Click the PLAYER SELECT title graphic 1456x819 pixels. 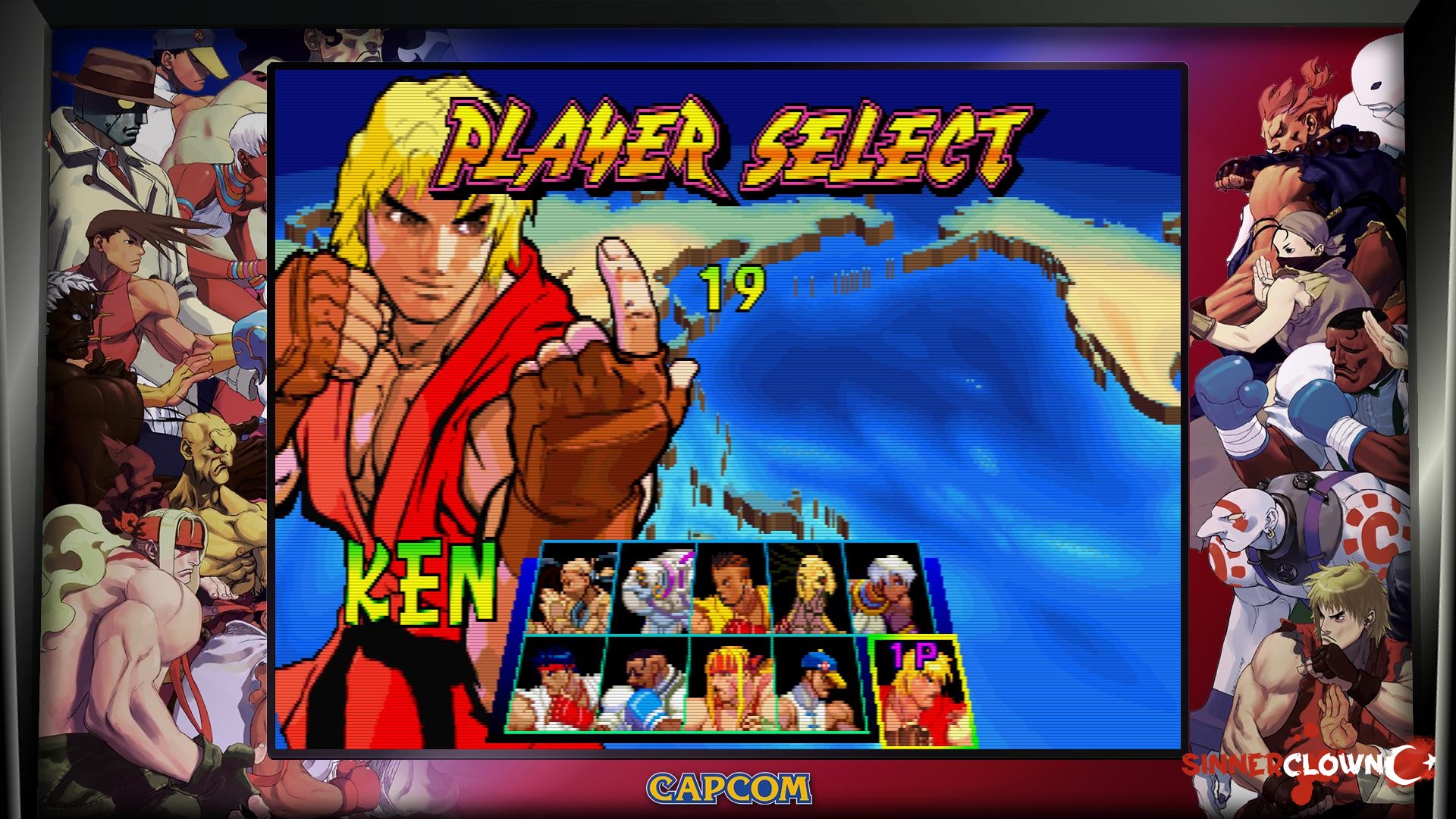pyautogui.click(x=728, y=140)
